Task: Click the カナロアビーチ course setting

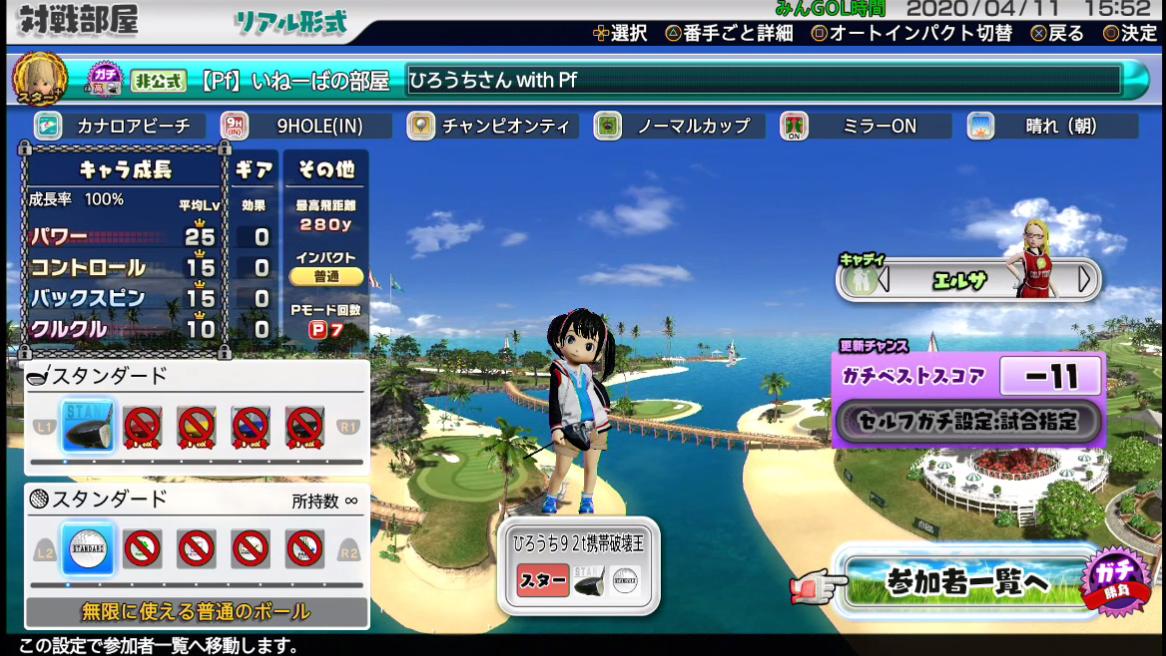Action: 119,126
